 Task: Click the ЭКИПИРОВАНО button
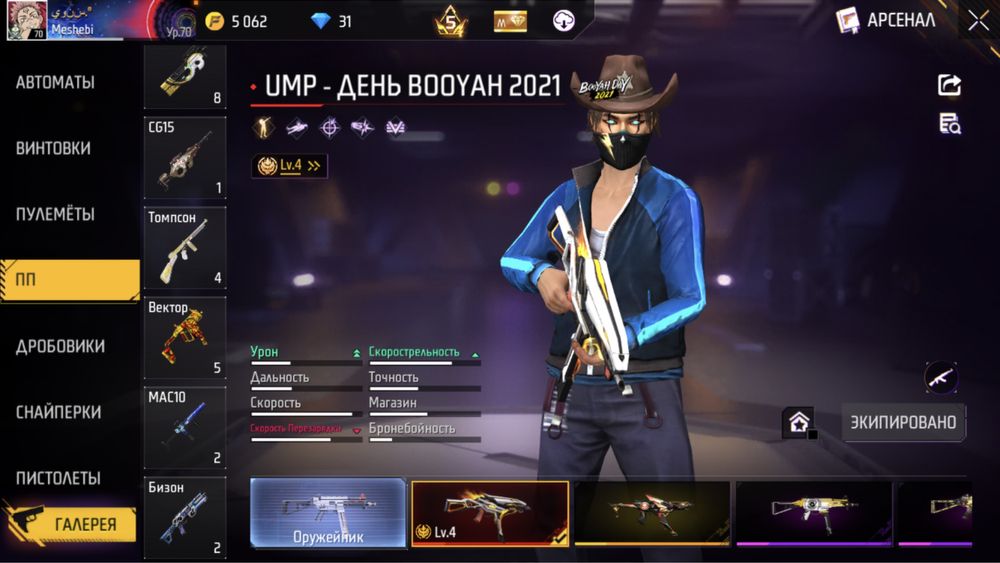903,422
